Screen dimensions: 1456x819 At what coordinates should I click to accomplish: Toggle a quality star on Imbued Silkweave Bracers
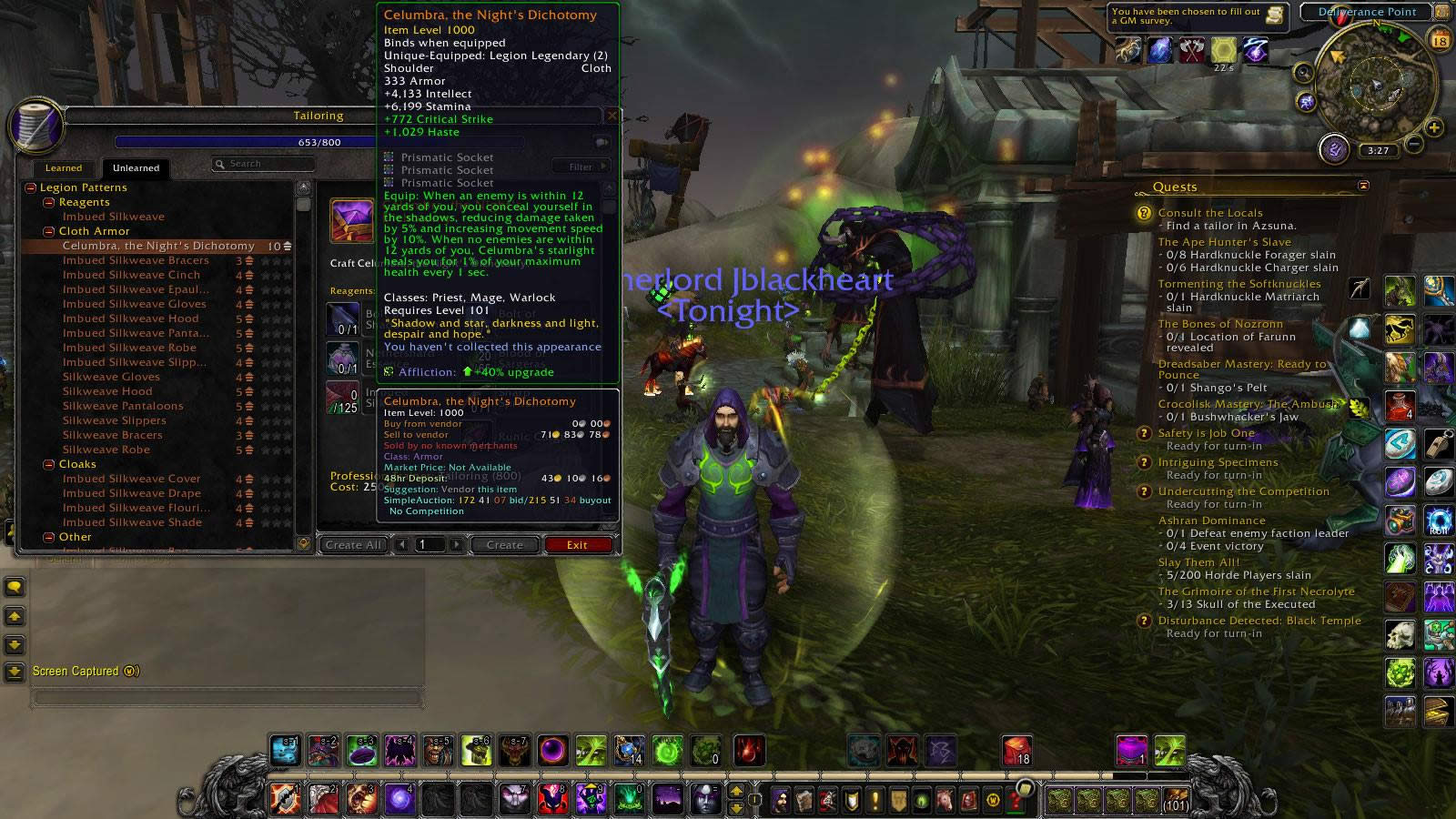click(x=265, y=260)
